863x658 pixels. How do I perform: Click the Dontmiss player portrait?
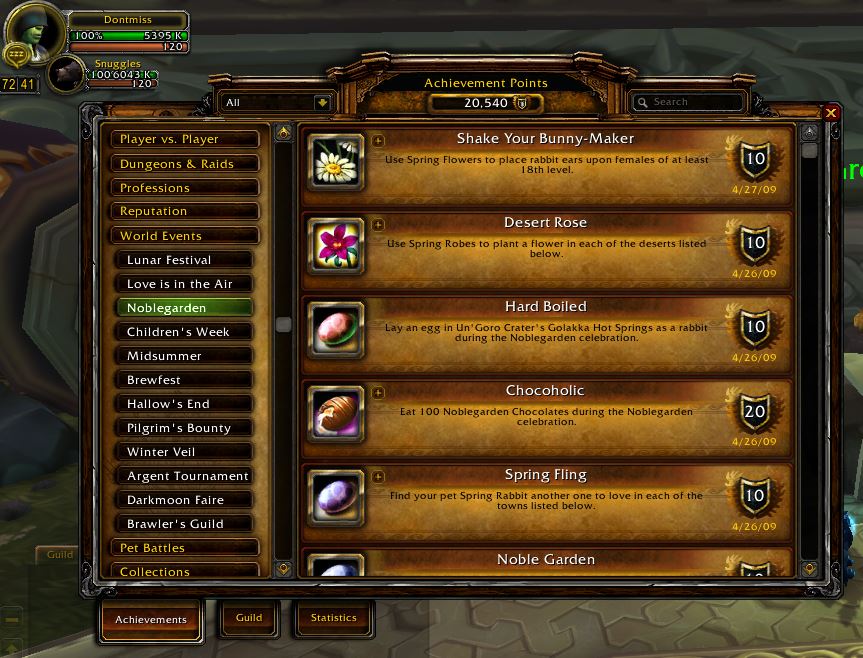[35, 30]
